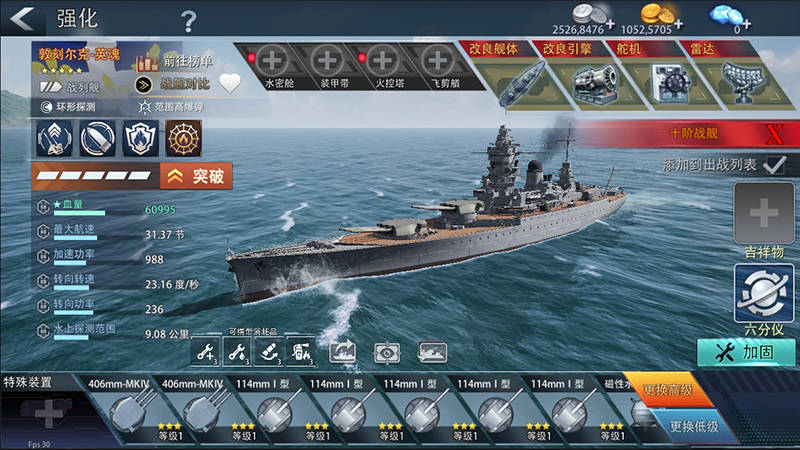Tap the 突破 breakthrough button

(x=196, y=177)
